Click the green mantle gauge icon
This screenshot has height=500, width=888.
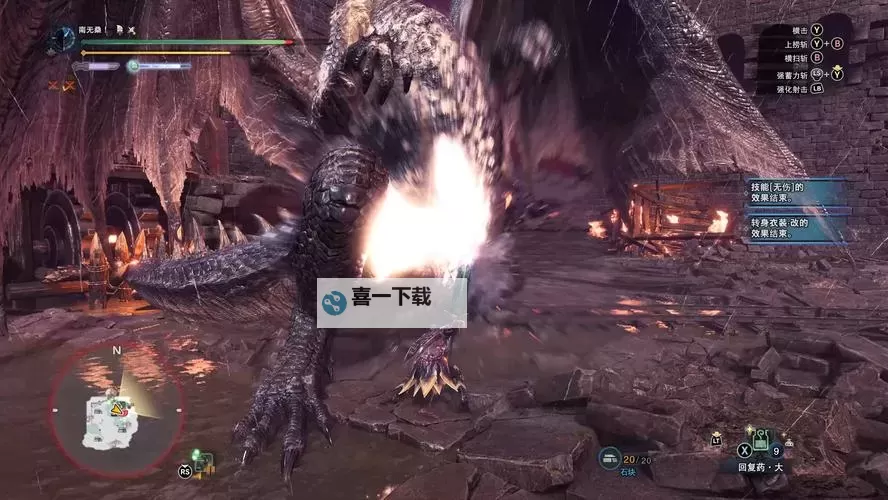(x=133, y=66)
